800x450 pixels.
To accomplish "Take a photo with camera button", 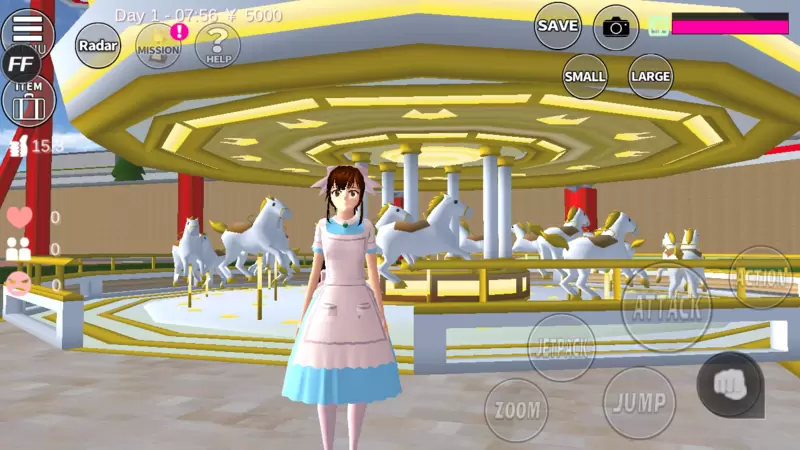I will pyautogui.click(x=616, y=27).
